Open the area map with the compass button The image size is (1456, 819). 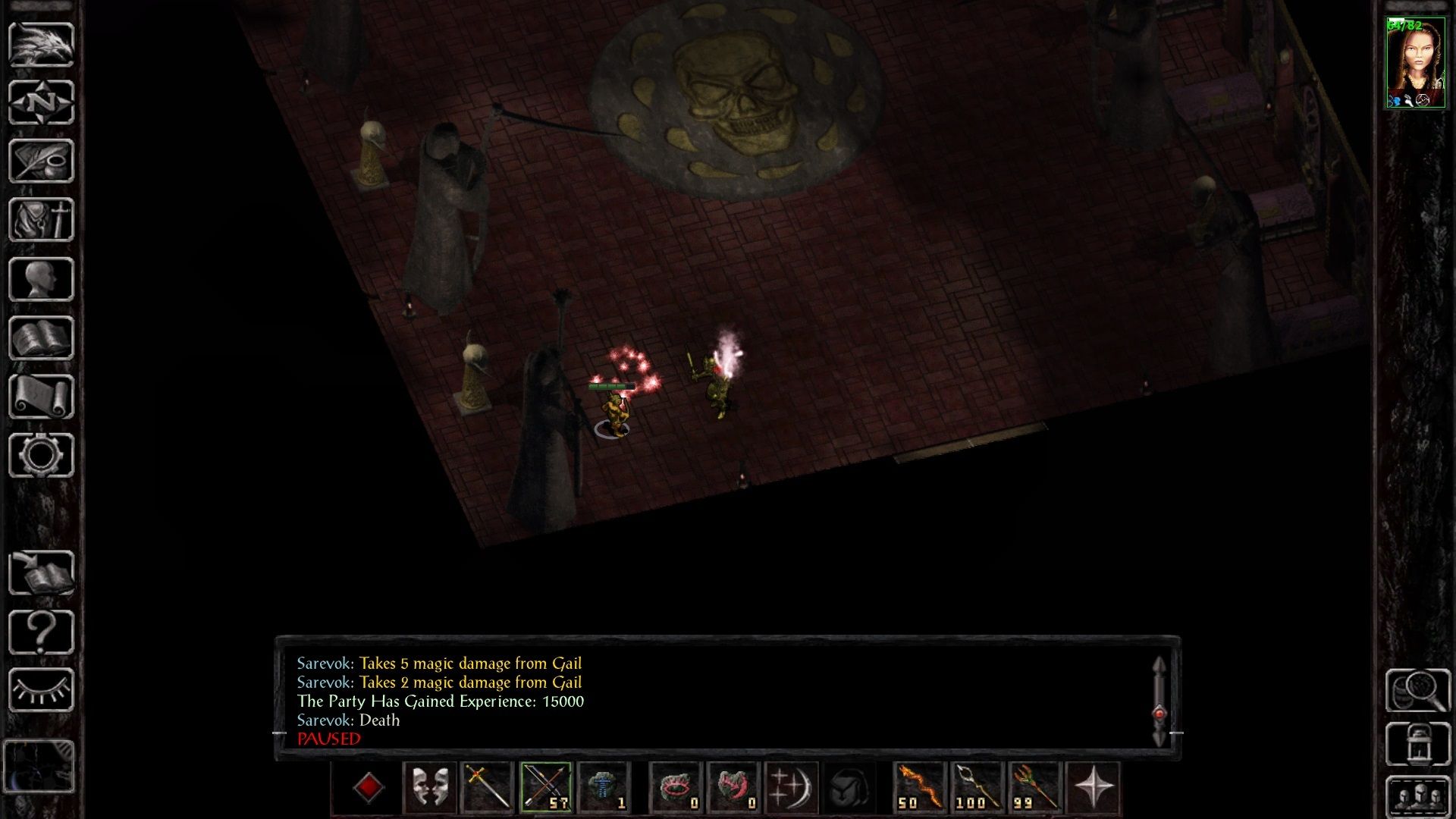41,103
